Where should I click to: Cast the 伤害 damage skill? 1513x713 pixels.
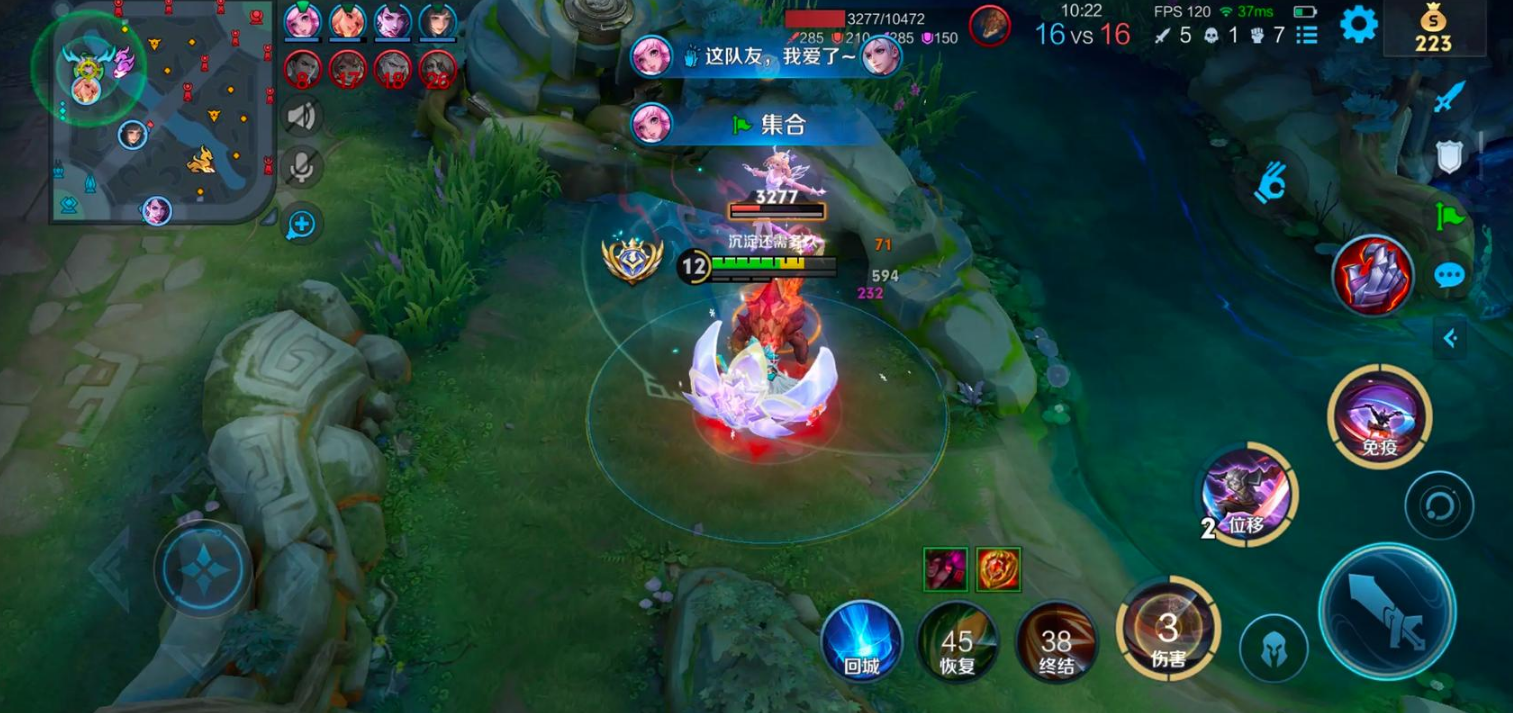[1168, 629]
